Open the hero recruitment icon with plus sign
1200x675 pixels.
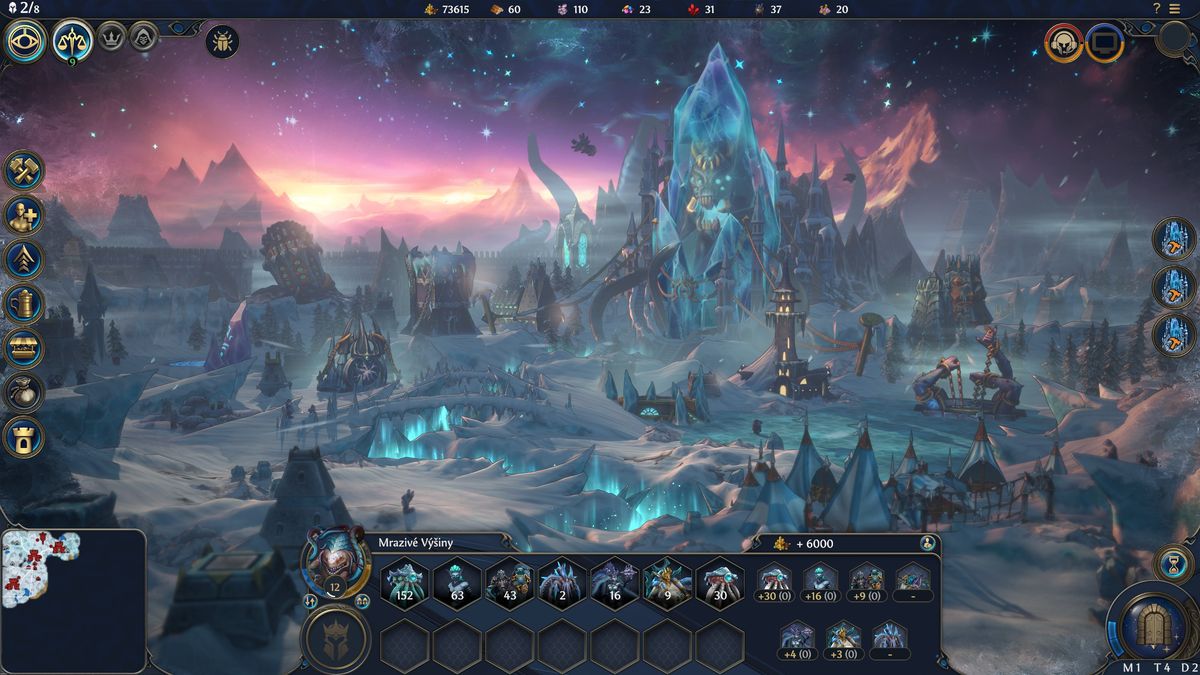coord(24,215)
